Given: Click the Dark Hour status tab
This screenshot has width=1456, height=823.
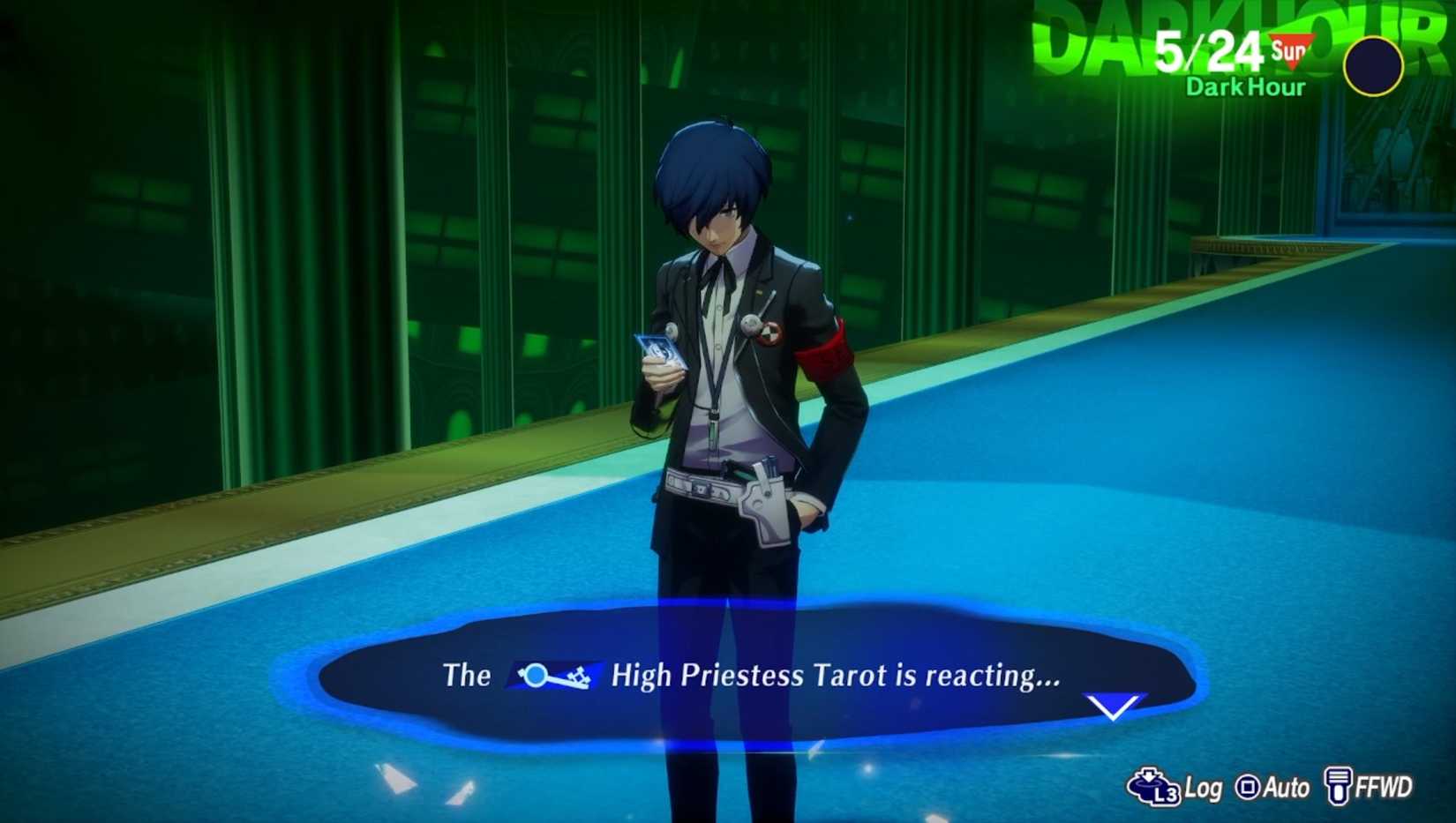Looking at the screenshot, I should (x=1246, y=87).
